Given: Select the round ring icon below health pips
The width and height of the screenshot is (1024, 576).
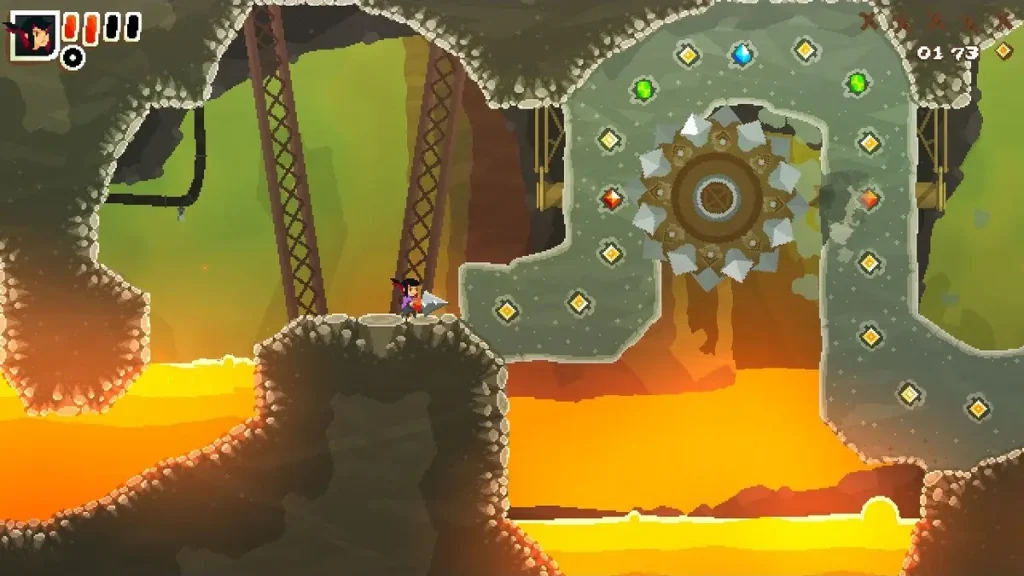Looking at the screenshot, I should [72, 58].
